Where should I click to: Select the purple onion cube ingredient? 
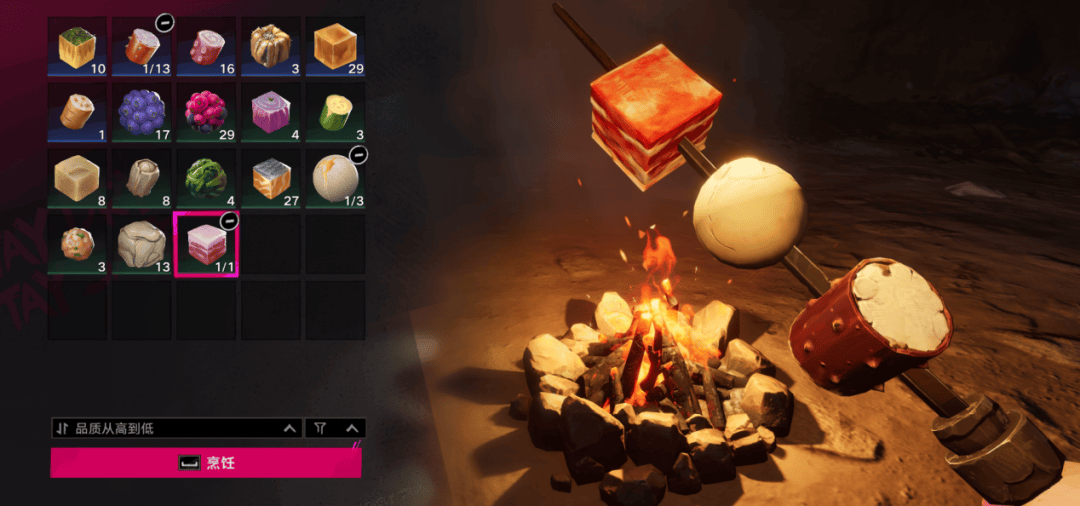270,111
